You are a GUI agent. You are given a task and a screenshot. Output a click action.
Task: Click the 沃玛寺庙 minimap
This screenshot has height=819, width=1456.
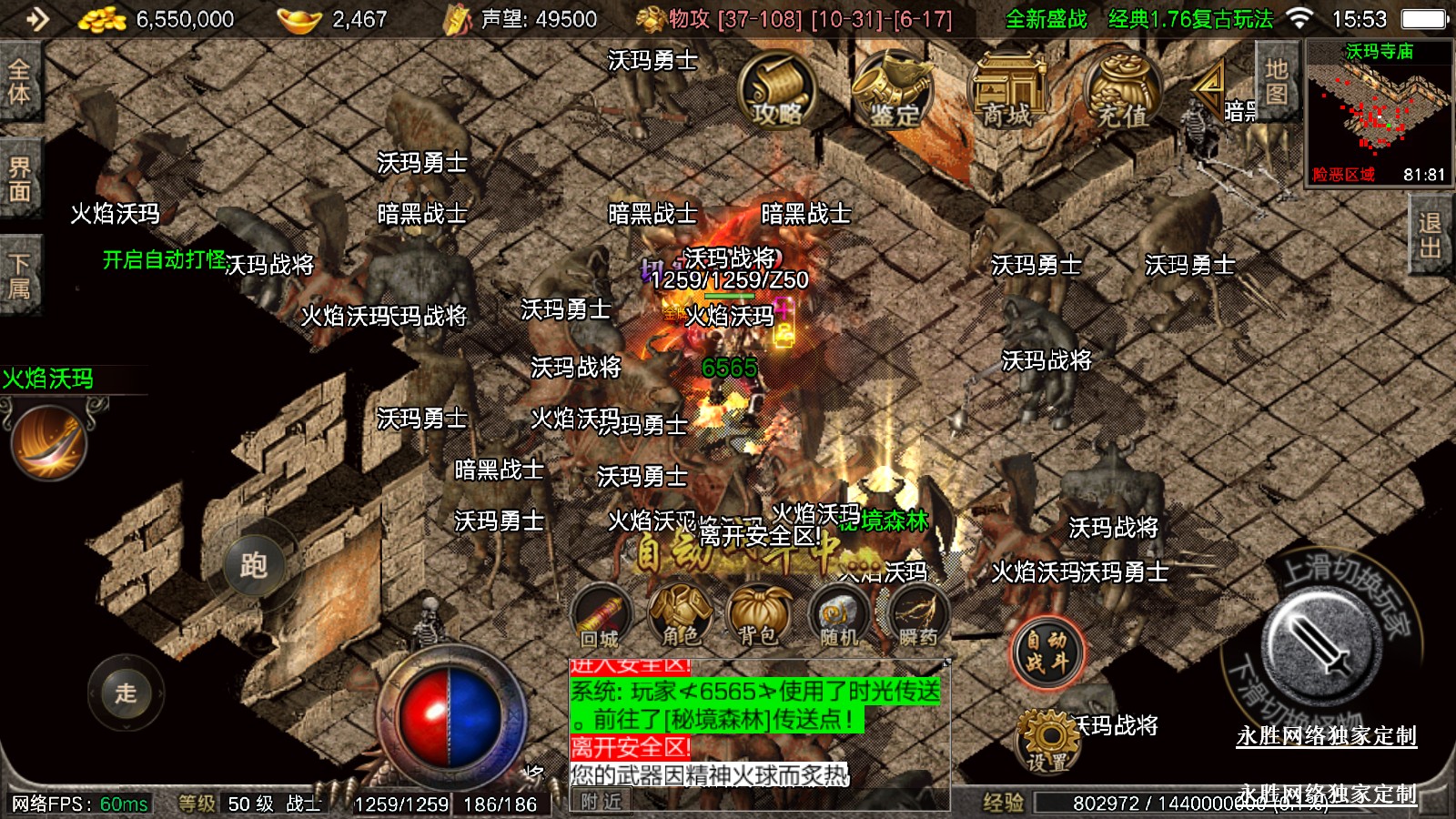(x=1379, y=114)
